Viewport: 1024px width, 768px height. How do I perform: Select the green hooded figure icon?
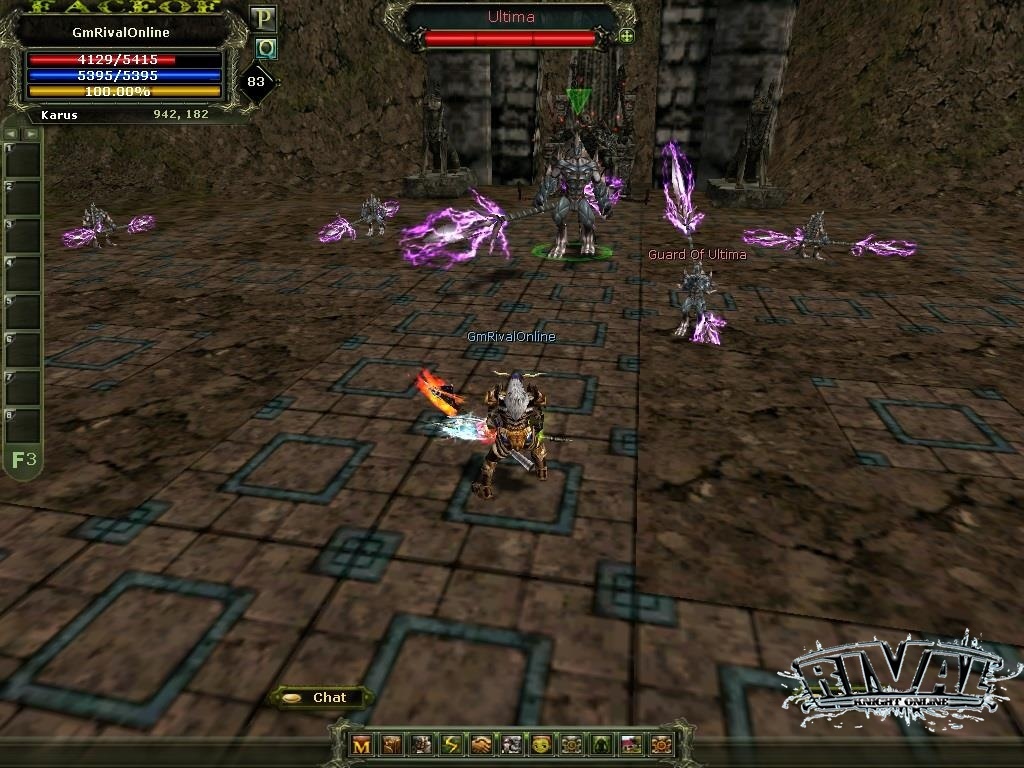point(601,744)
